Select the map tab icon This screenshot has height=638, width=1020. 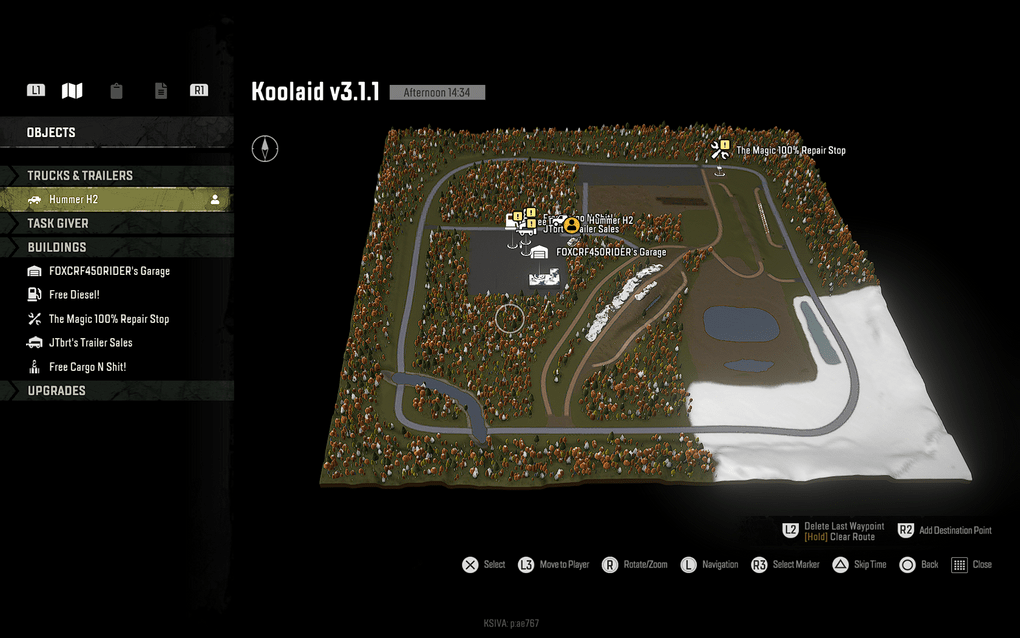click(72, 91)
